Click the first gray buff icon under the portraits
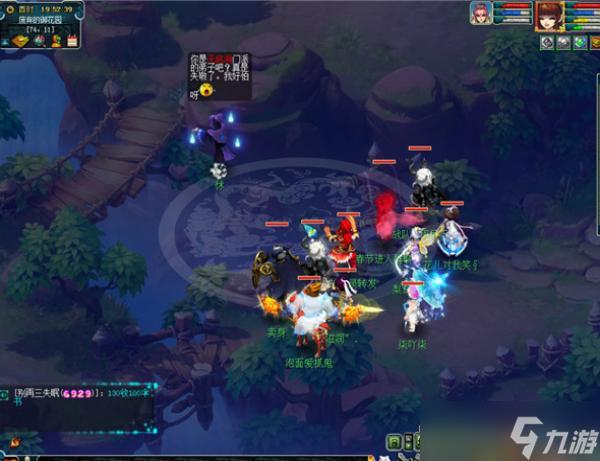 coord(547,42)
